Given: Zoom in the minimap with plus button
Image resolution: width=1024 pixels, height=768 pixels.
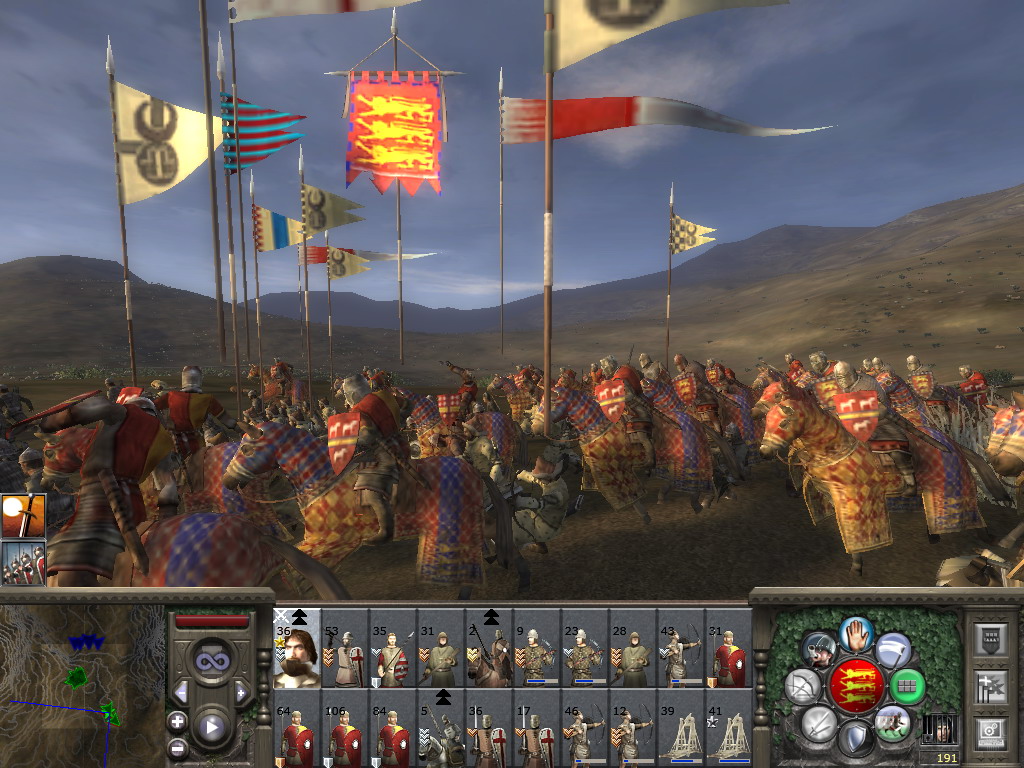Looking at the screenshot, I should pyautogui.click(x=177, y=721).
